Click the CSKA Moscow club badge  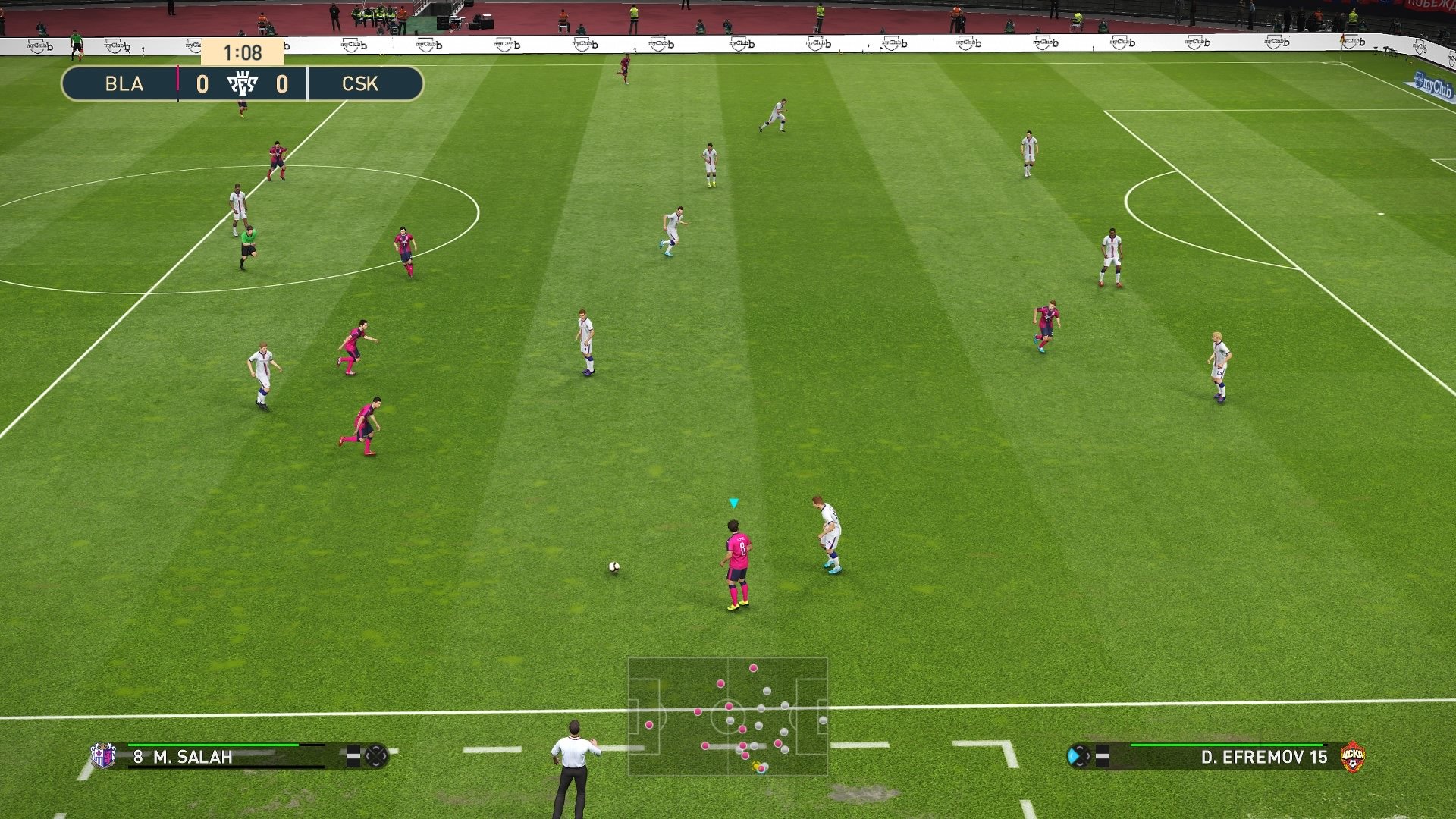(x=1352, y=755)
